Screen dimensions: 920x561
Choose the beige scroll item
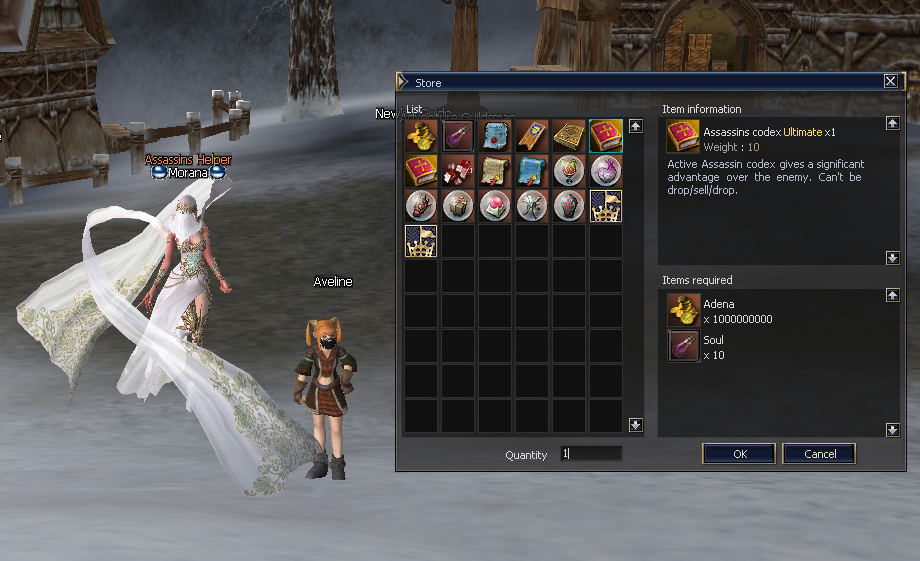[495, 171]
